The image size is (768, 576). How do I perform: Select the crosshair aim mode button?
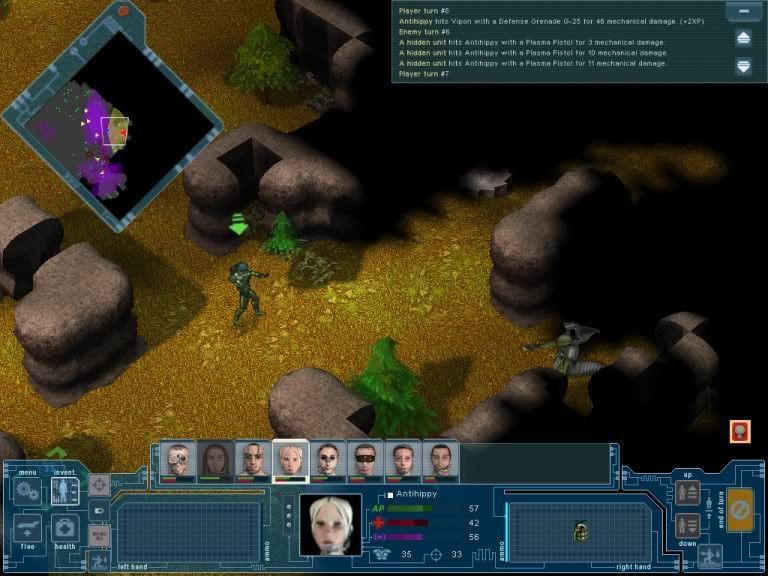point(99,485)
